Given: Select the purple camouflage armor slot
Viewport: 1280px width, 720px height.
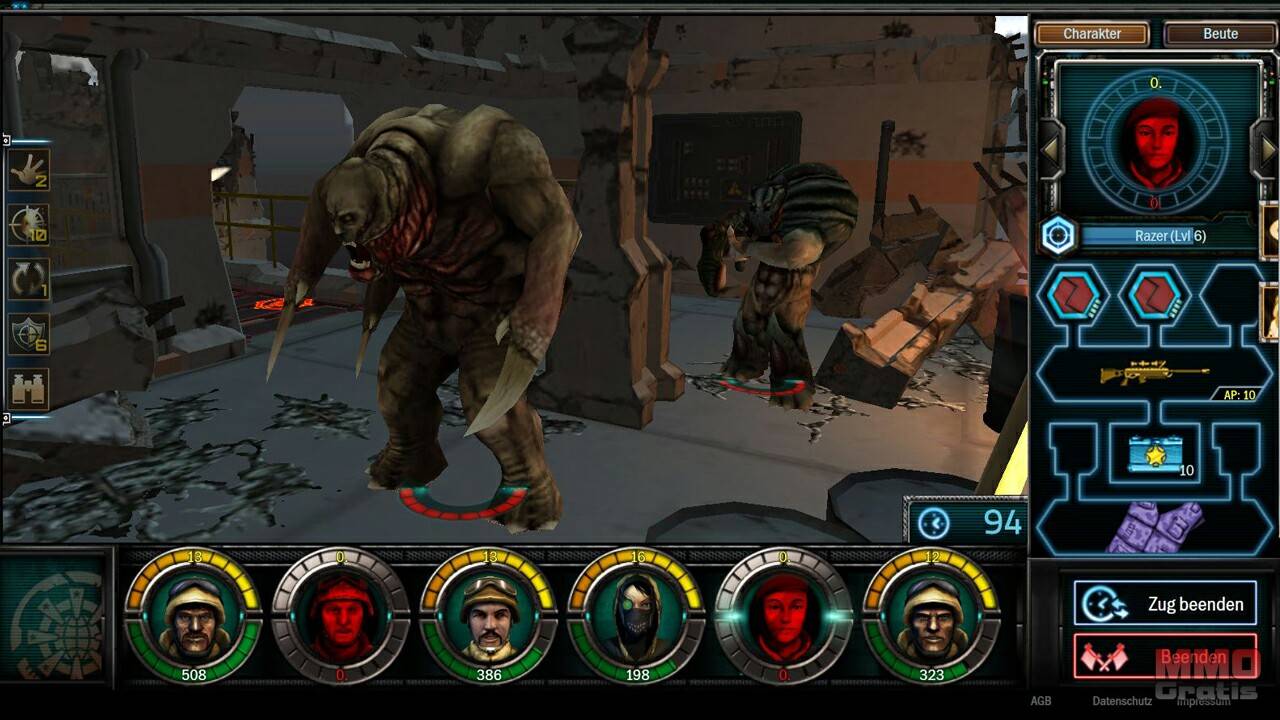Looking at the screenshot, I should (x=1154, y=527).
